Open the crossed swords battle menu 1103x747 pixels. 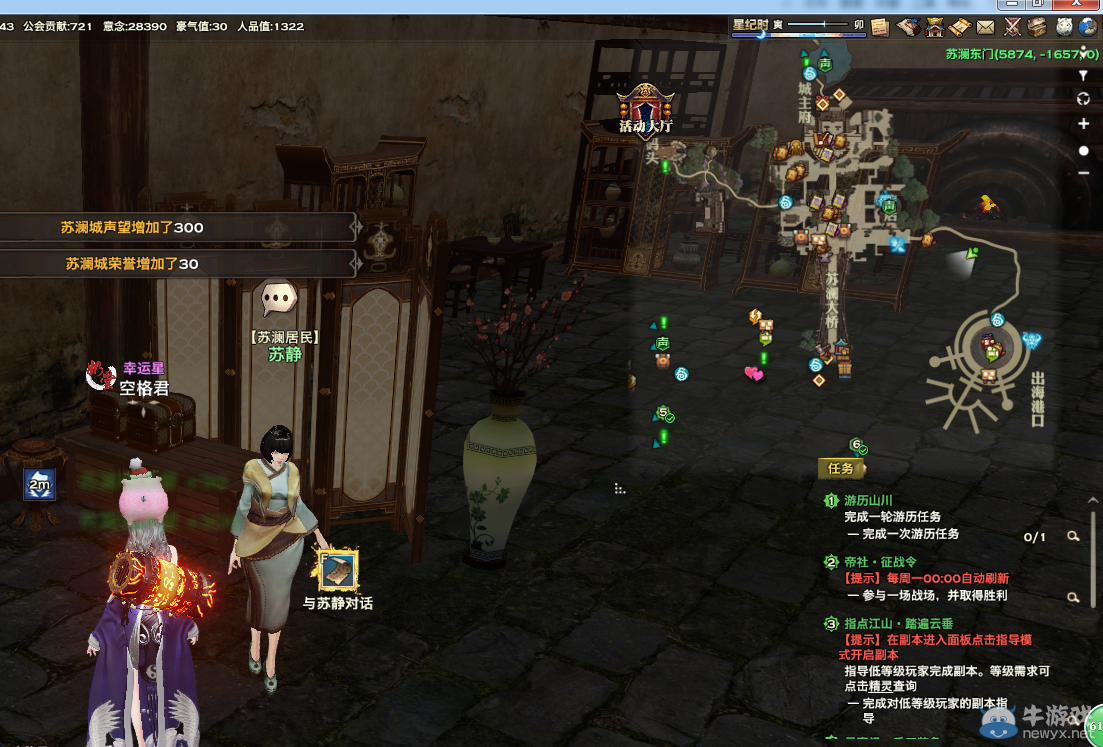point(1012,27)
